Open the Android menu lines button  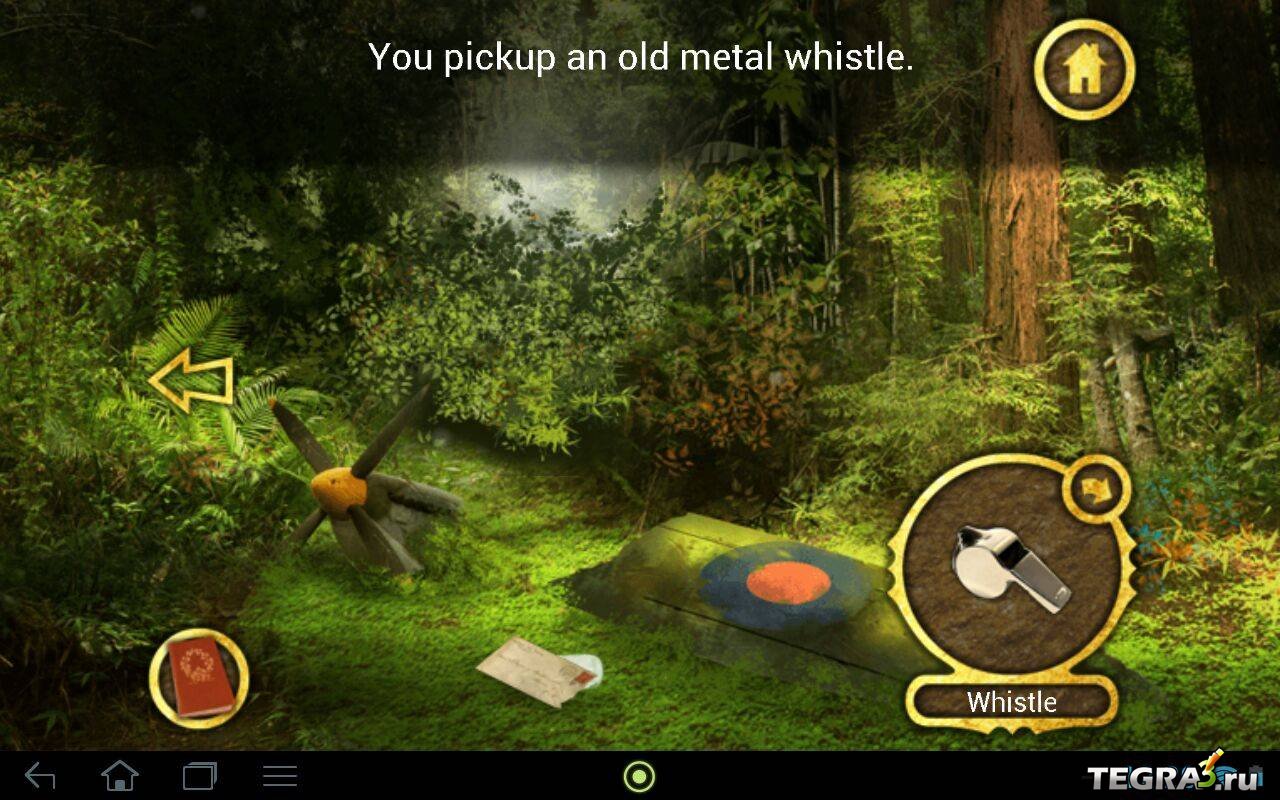[280, 776]
